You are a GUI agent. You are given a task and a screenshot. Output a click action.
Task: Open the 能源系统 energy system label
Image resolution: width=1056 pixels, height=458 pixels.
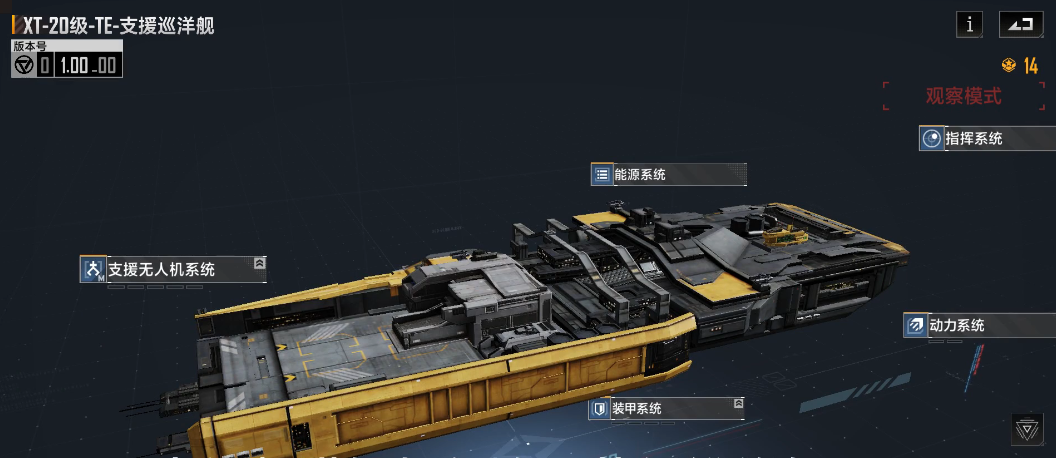[x=668, y=175]
